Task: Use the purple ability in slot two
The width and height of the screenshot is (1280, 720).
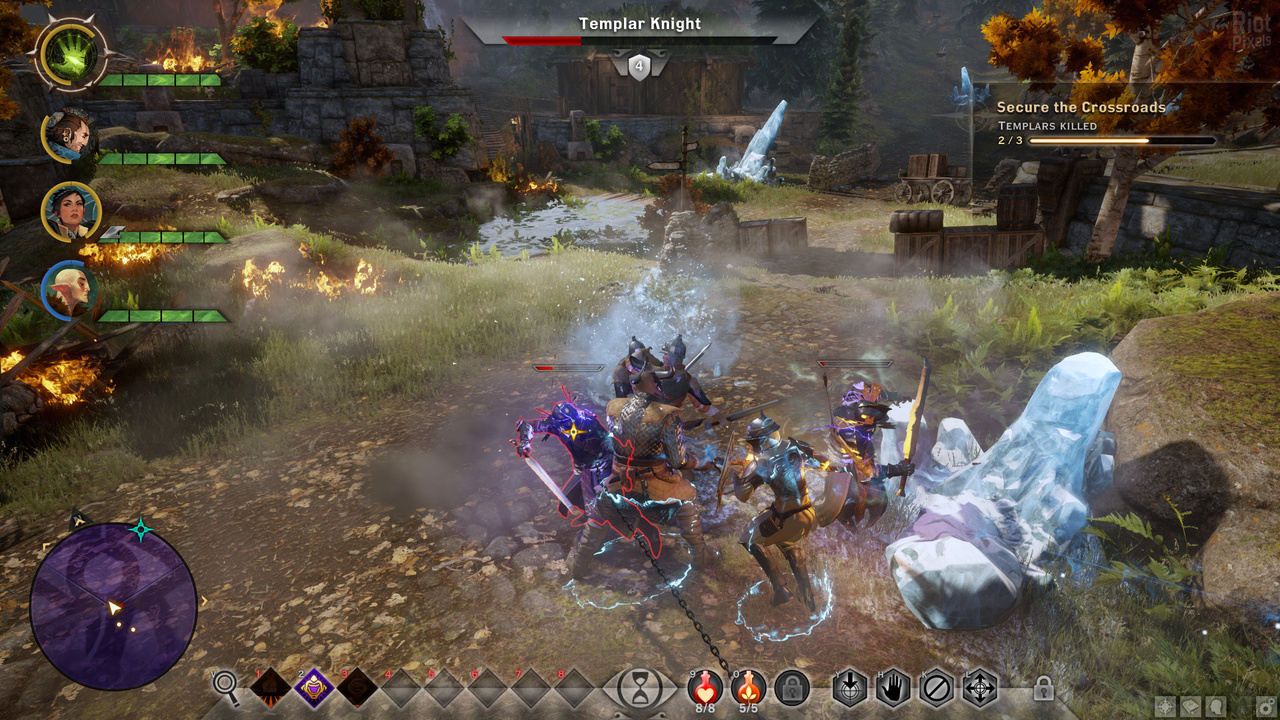Action: point(314,688)
